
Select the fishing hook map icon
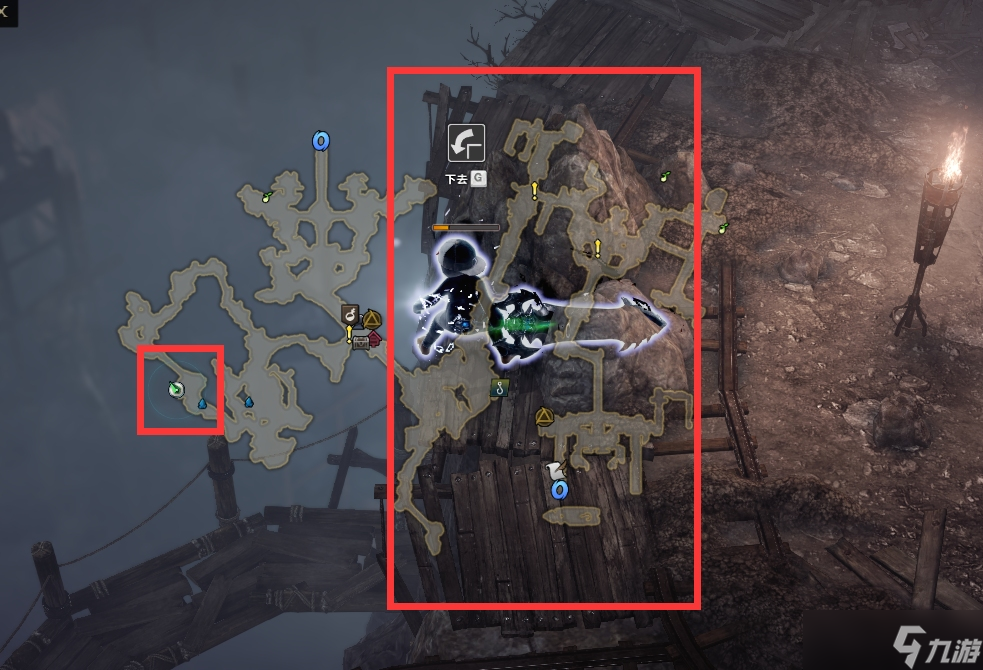[498, 389]
